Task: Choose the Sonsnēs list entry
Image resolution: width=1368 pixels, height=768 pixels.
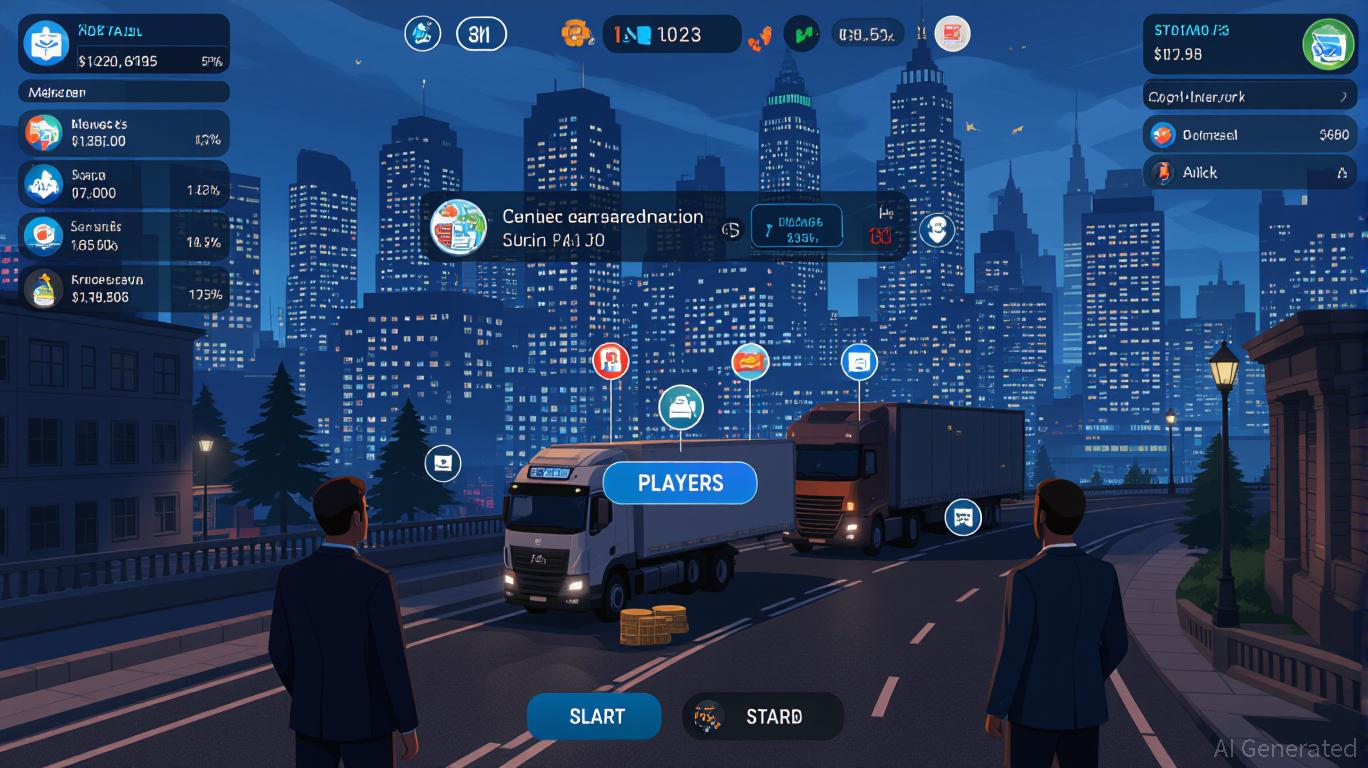Action: pyautogui.click(x=125, y=234)
